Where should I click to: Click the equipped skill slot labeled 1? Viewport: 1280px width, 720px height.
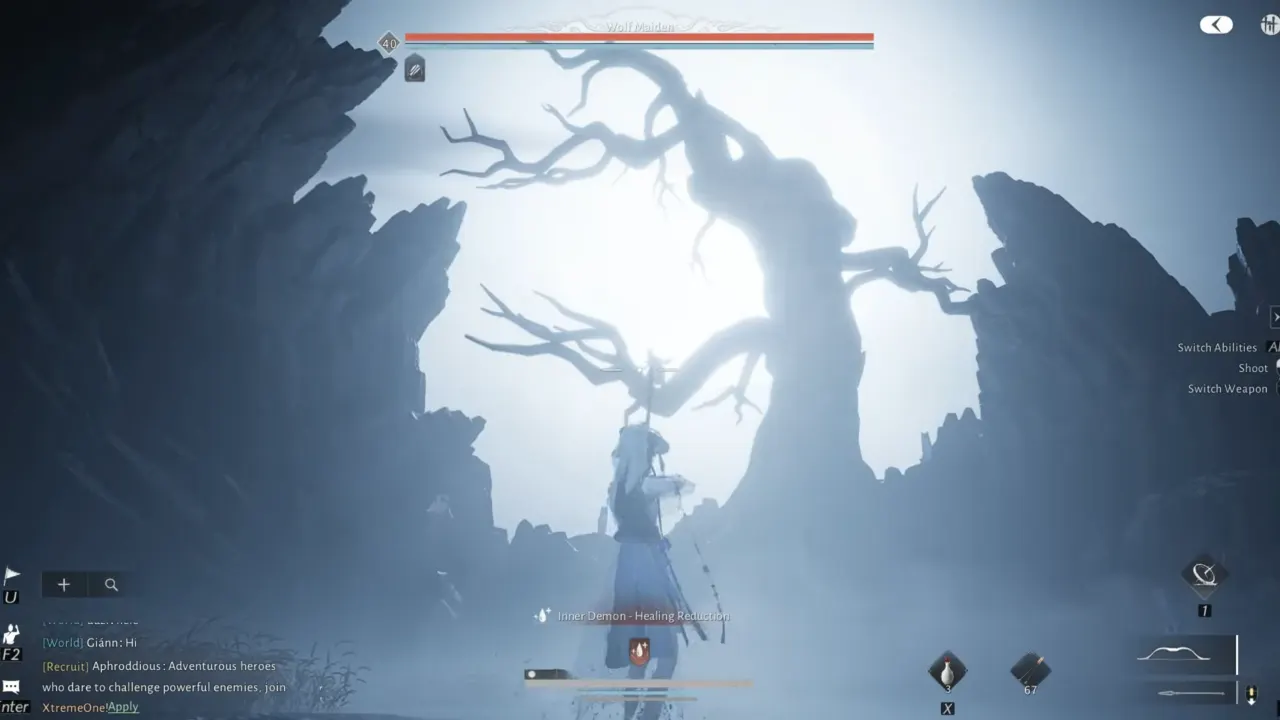1204,577
